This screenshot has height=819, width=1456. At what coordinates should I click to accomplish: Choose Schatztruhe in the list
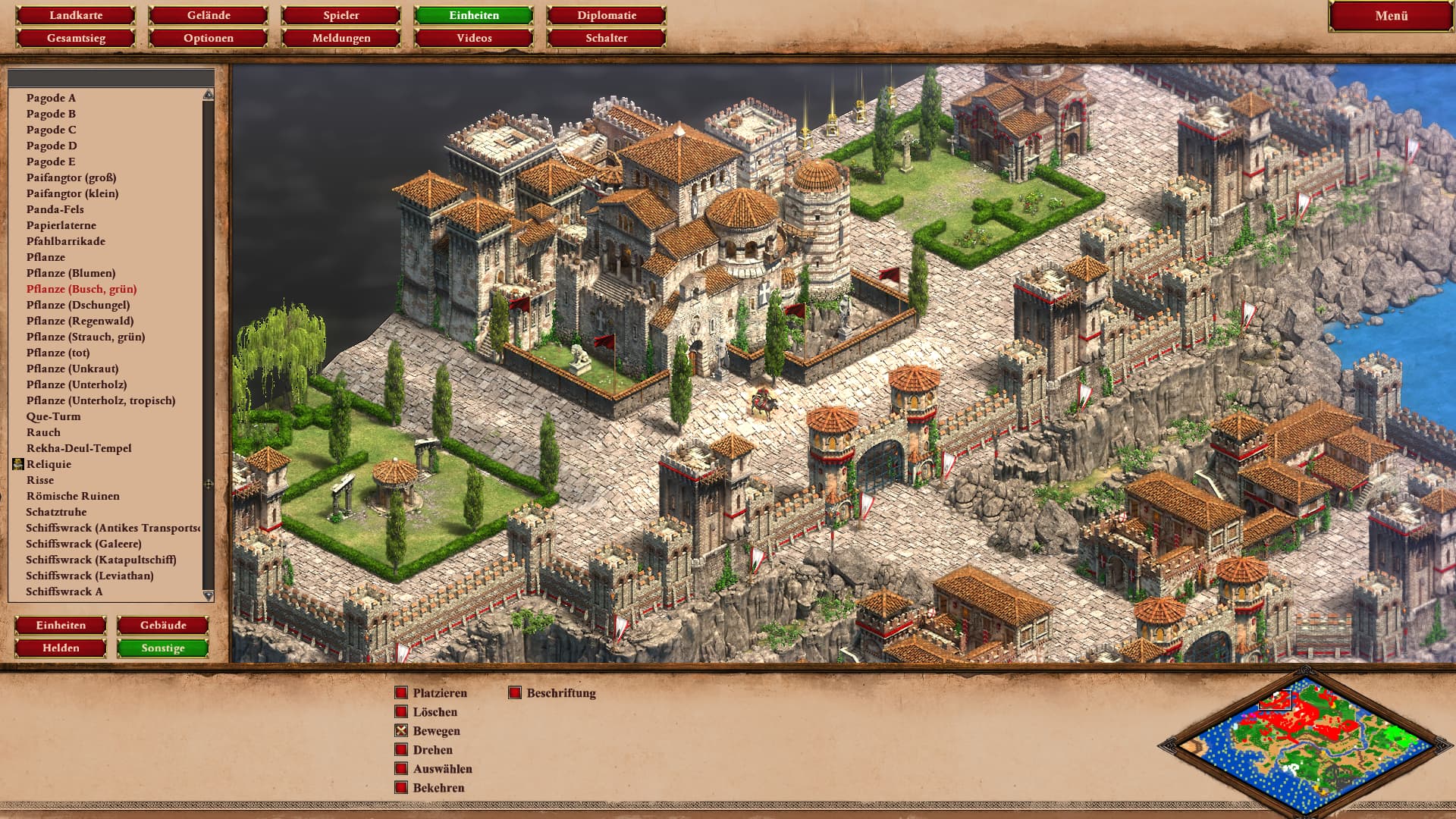[56, 512]
